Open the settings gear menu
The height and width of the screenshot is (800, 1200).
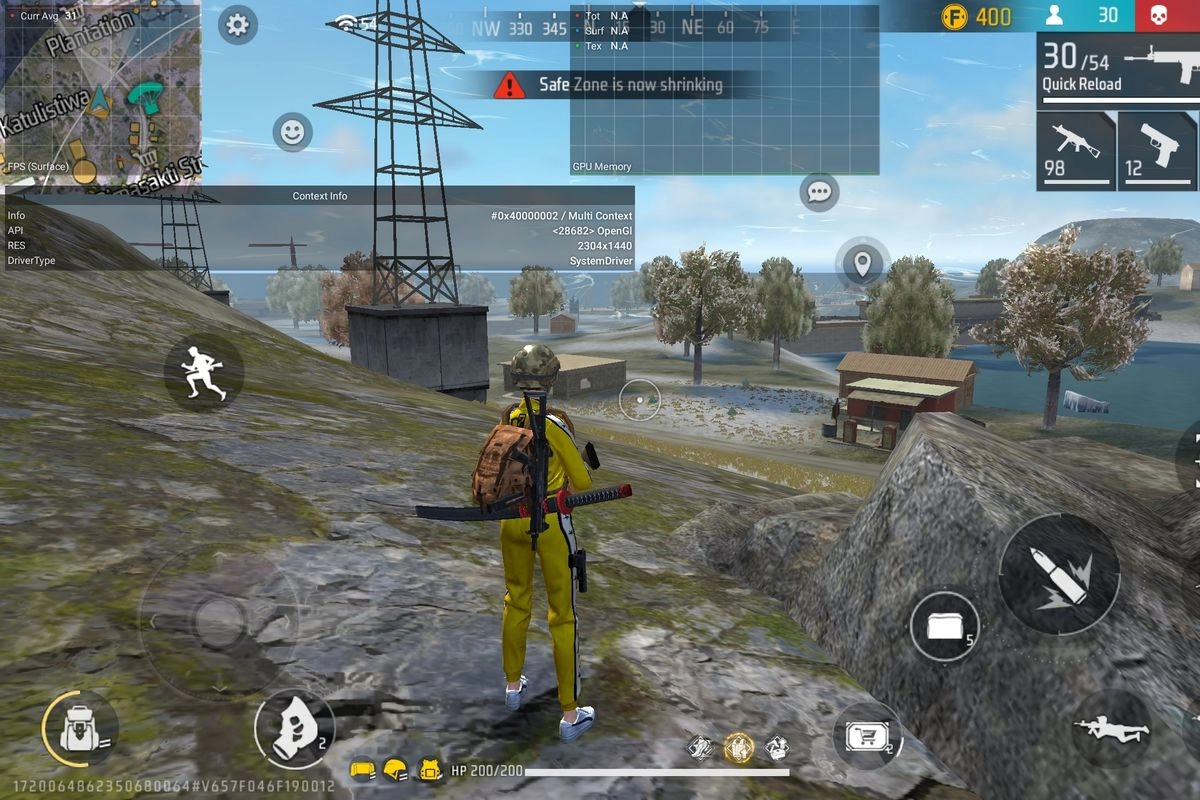[x=237, y=24]
